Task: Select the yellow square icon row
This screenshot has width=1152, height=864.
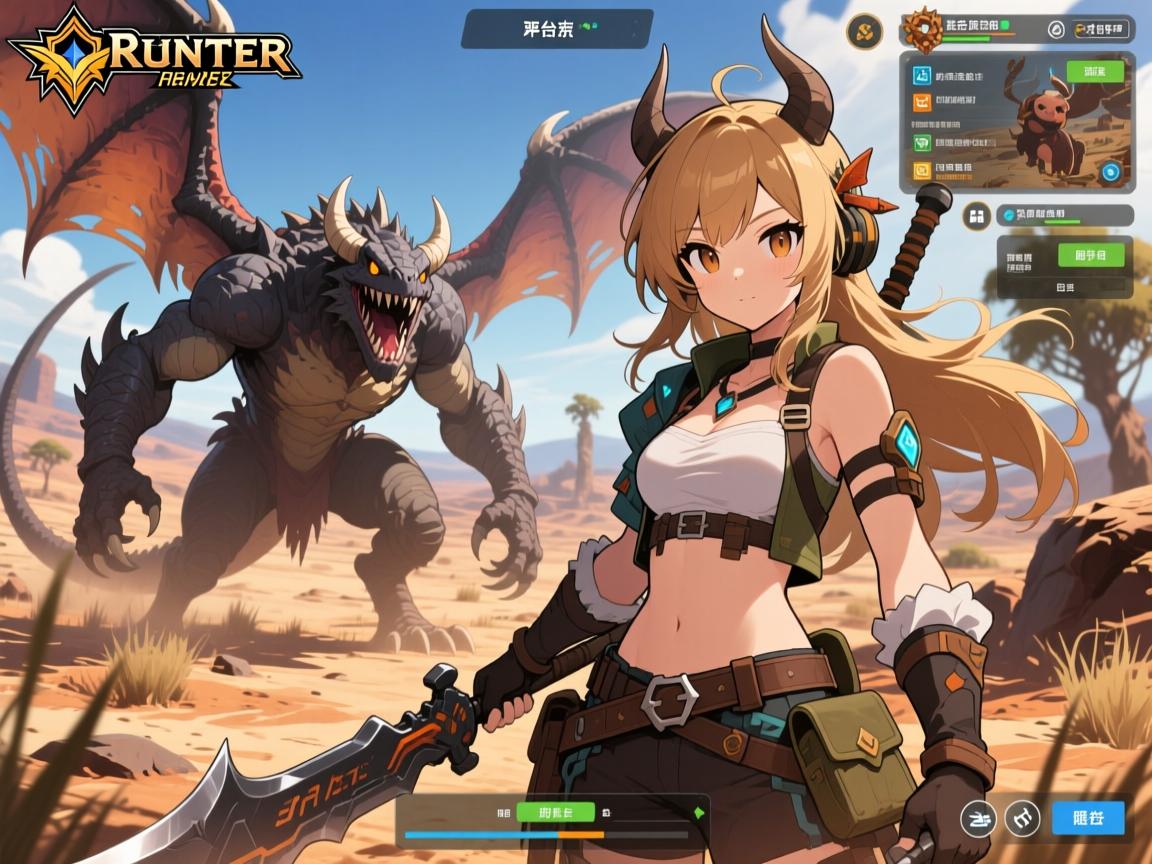Action: [x=921, y=169]
